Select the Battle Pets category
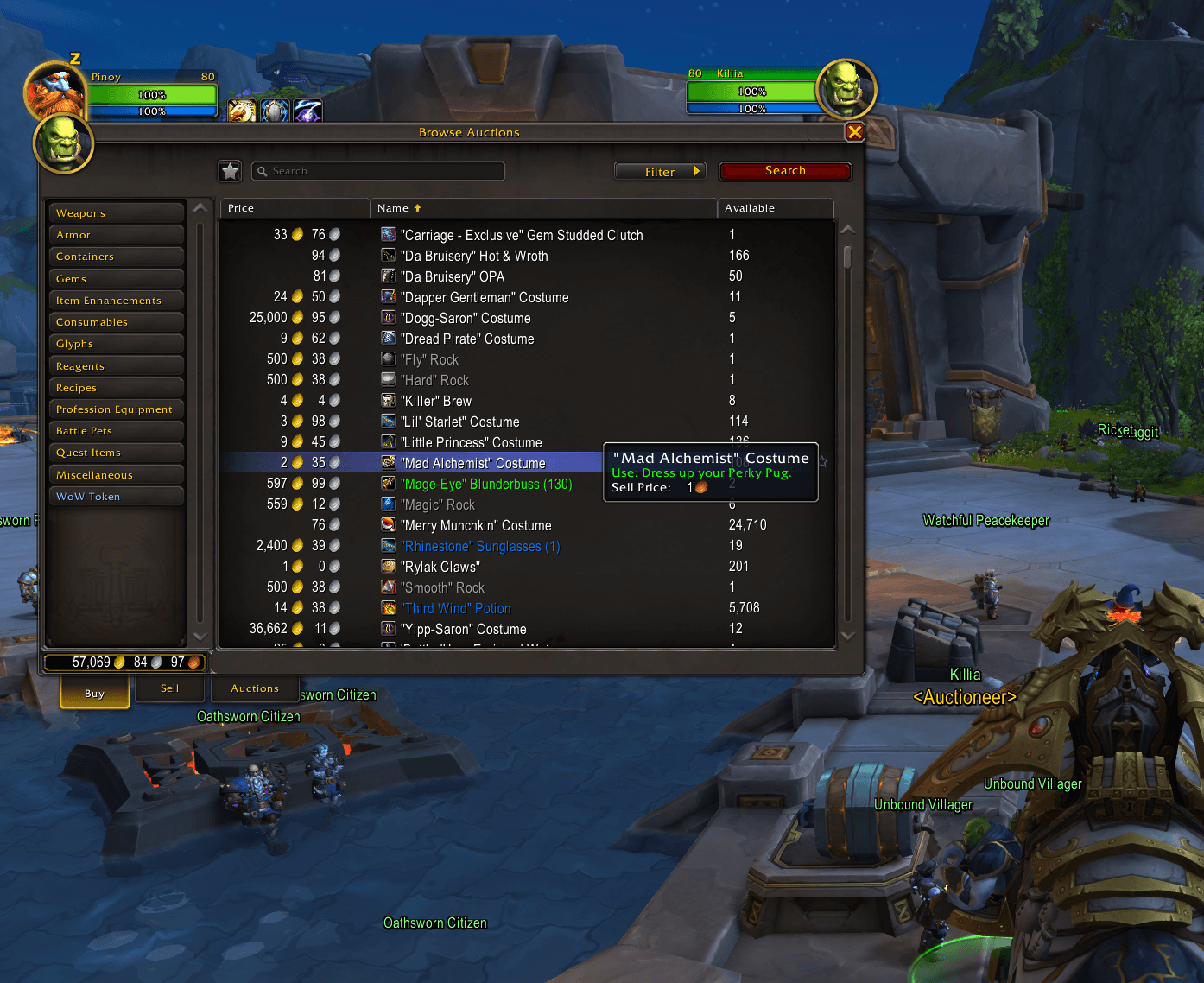The height and width of the screenshot is (983, 1204). pyautogui.click(x=116, y=430)
